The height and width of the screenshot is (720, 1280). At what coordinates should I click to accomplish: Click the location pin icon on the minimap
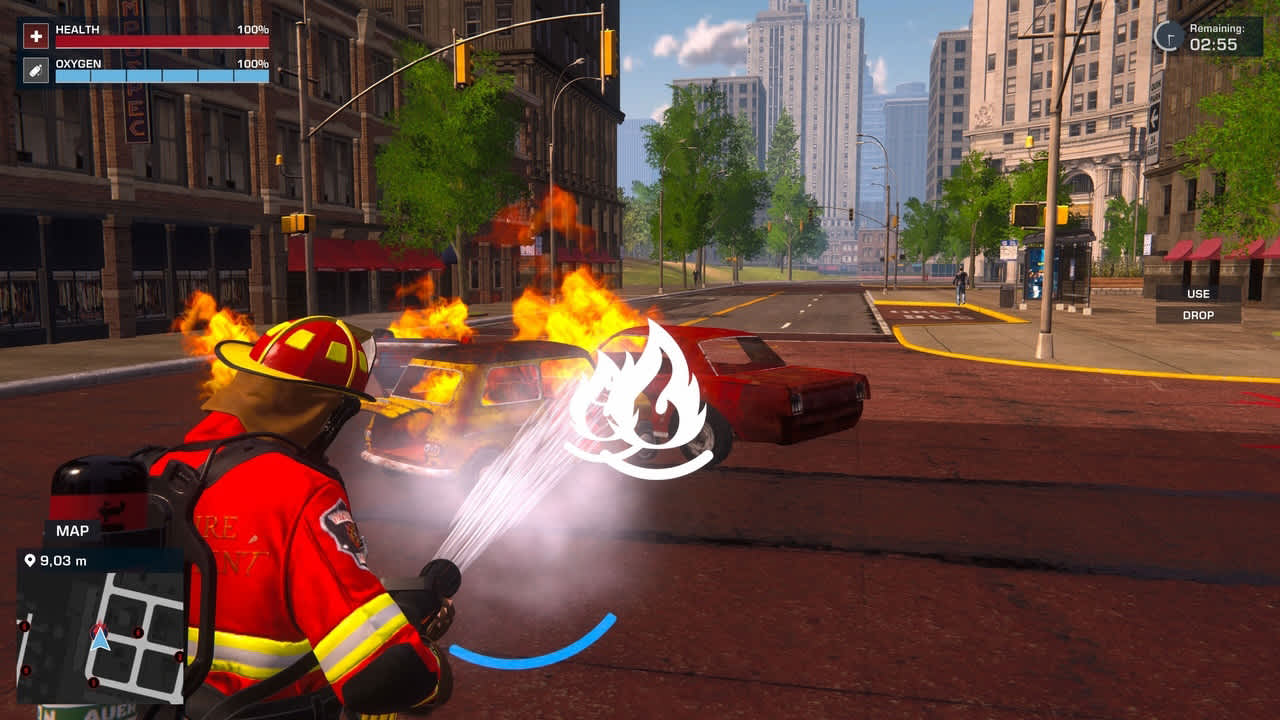pyautogui.click(x=30, y=560)
